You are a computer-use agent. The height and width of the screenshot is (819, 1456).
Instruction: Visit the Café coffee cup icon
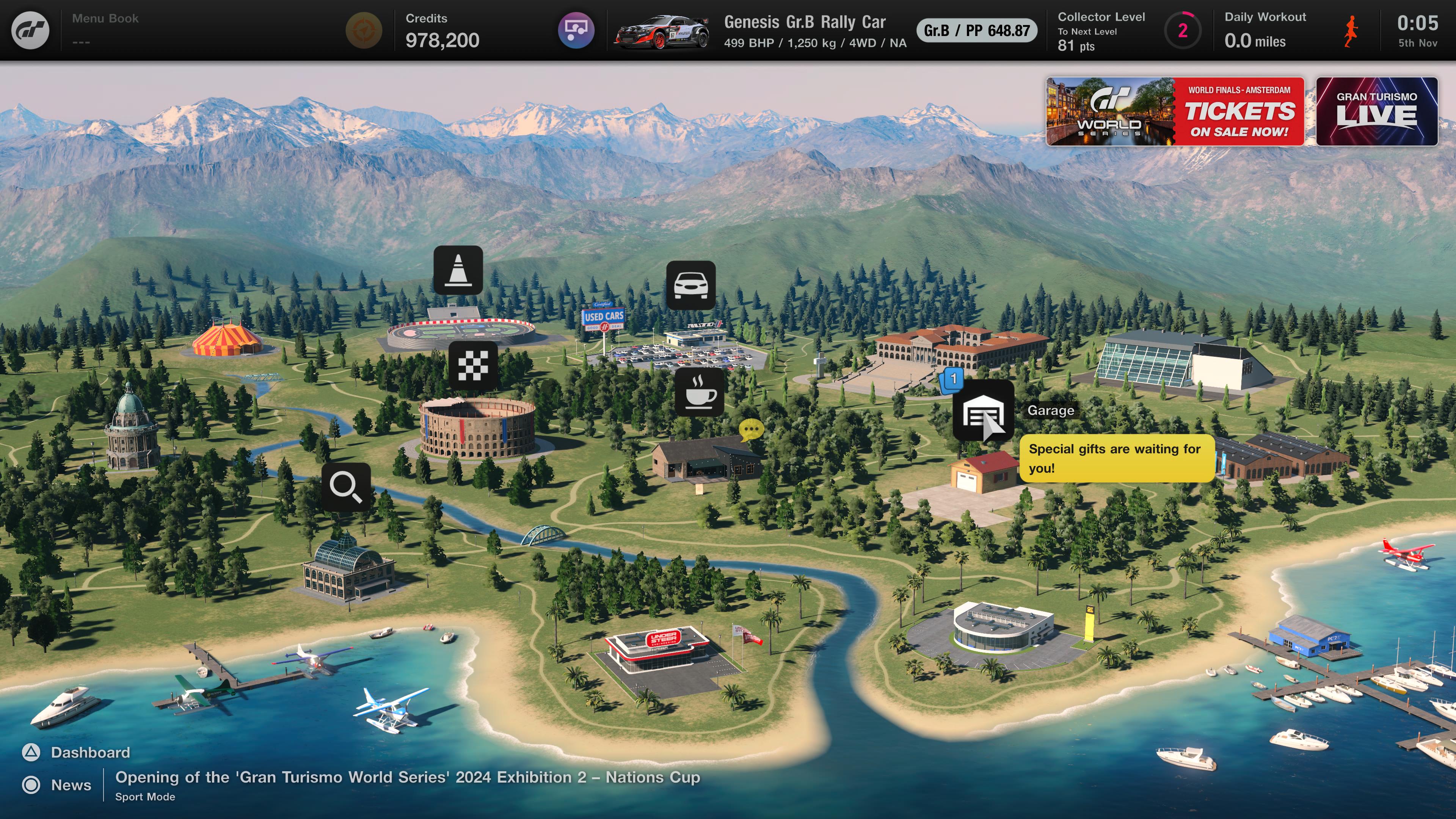[x=699, y=392]
